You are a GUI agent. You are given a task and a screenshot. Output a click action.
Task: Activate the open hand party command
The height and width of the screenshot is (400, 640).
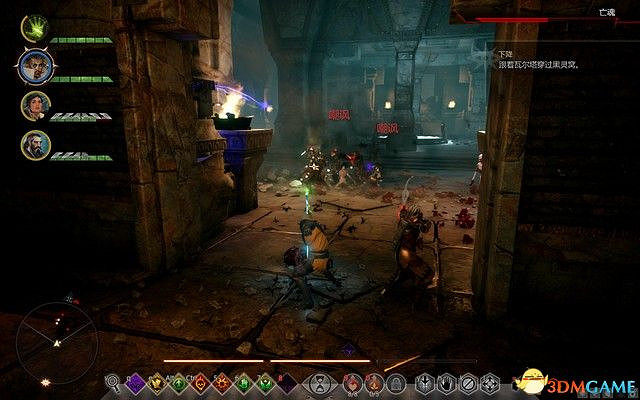(446, 381)
